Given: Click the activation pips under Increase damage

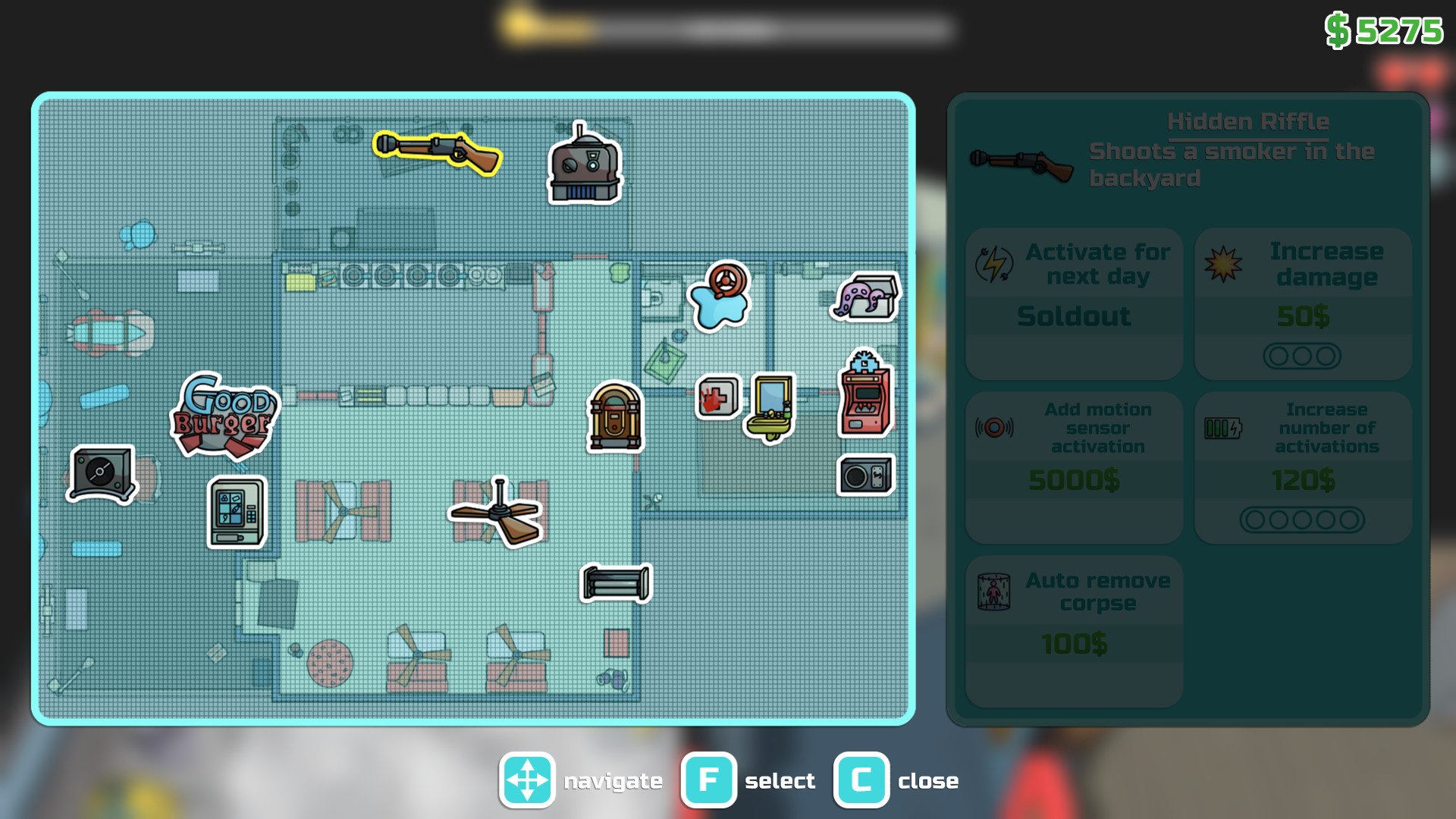Looking at the screenshot, I should point(1302,354).
